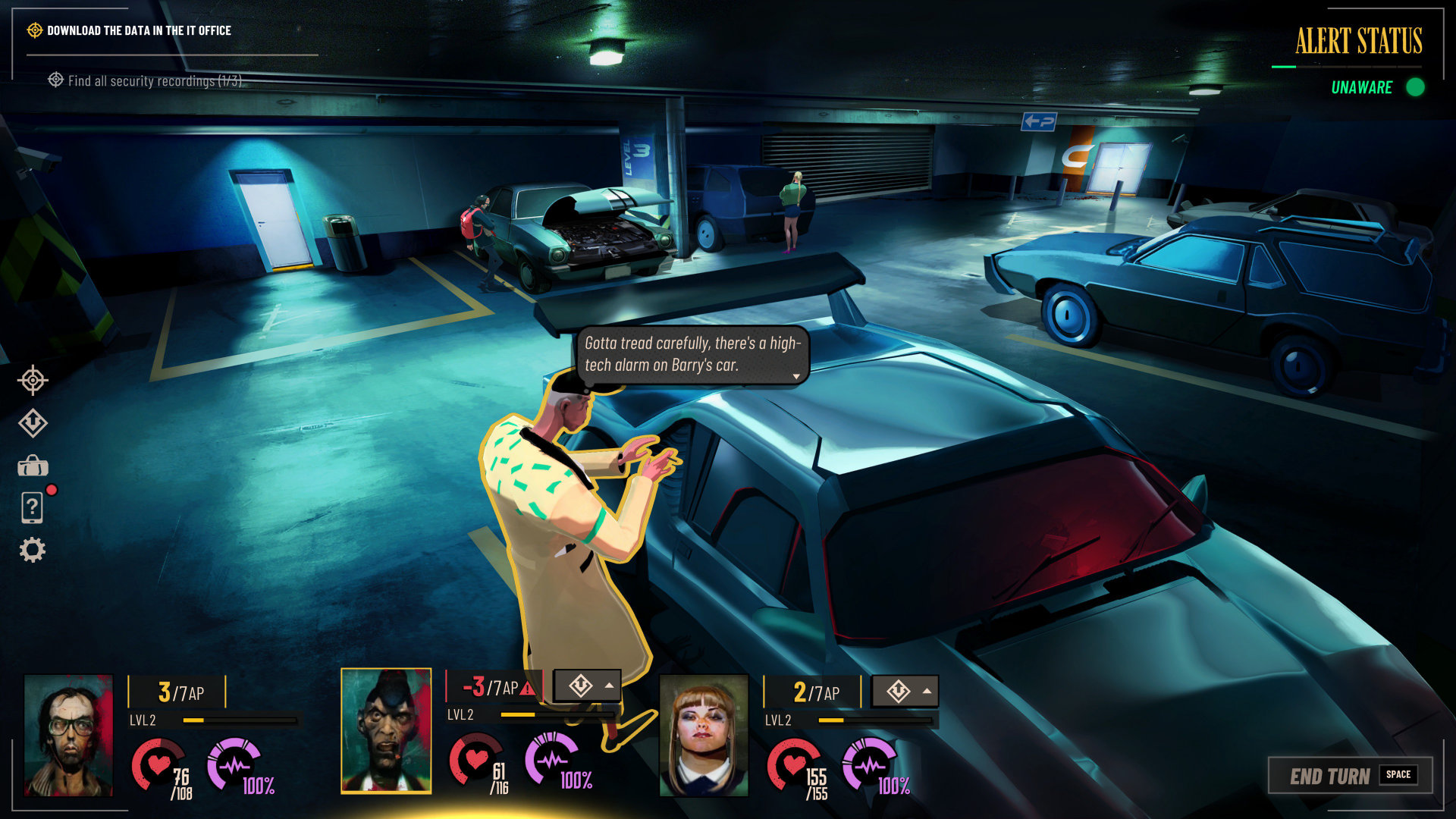The image size is (1456, 819).
Task: Open the phone help icon
Action: [x=33, y=507]
